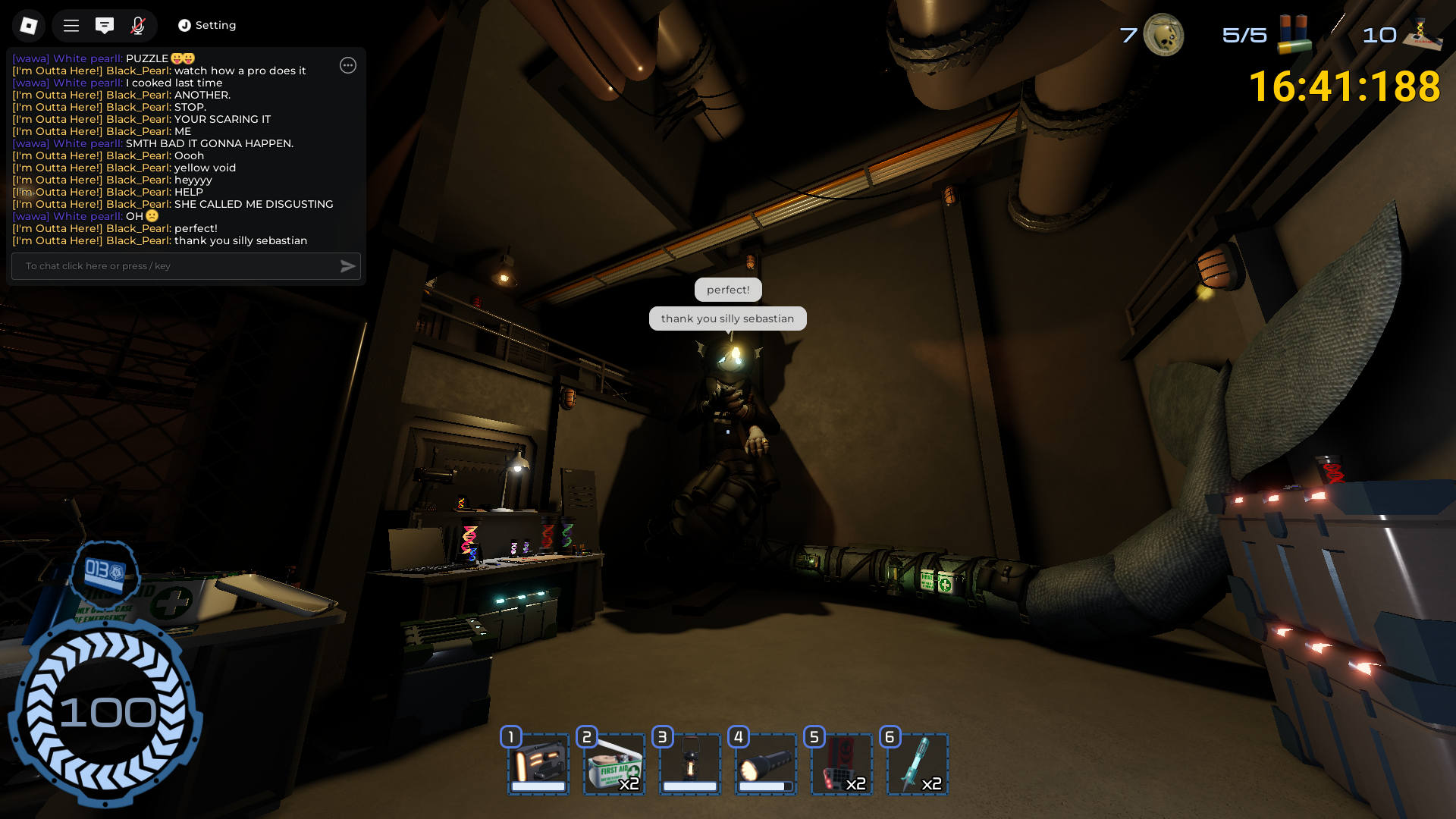Image resolution: width=1456 pixels, height=819 pixels.
Task: Open the chat options ellipsis button
Action: [x=348, y=65]
